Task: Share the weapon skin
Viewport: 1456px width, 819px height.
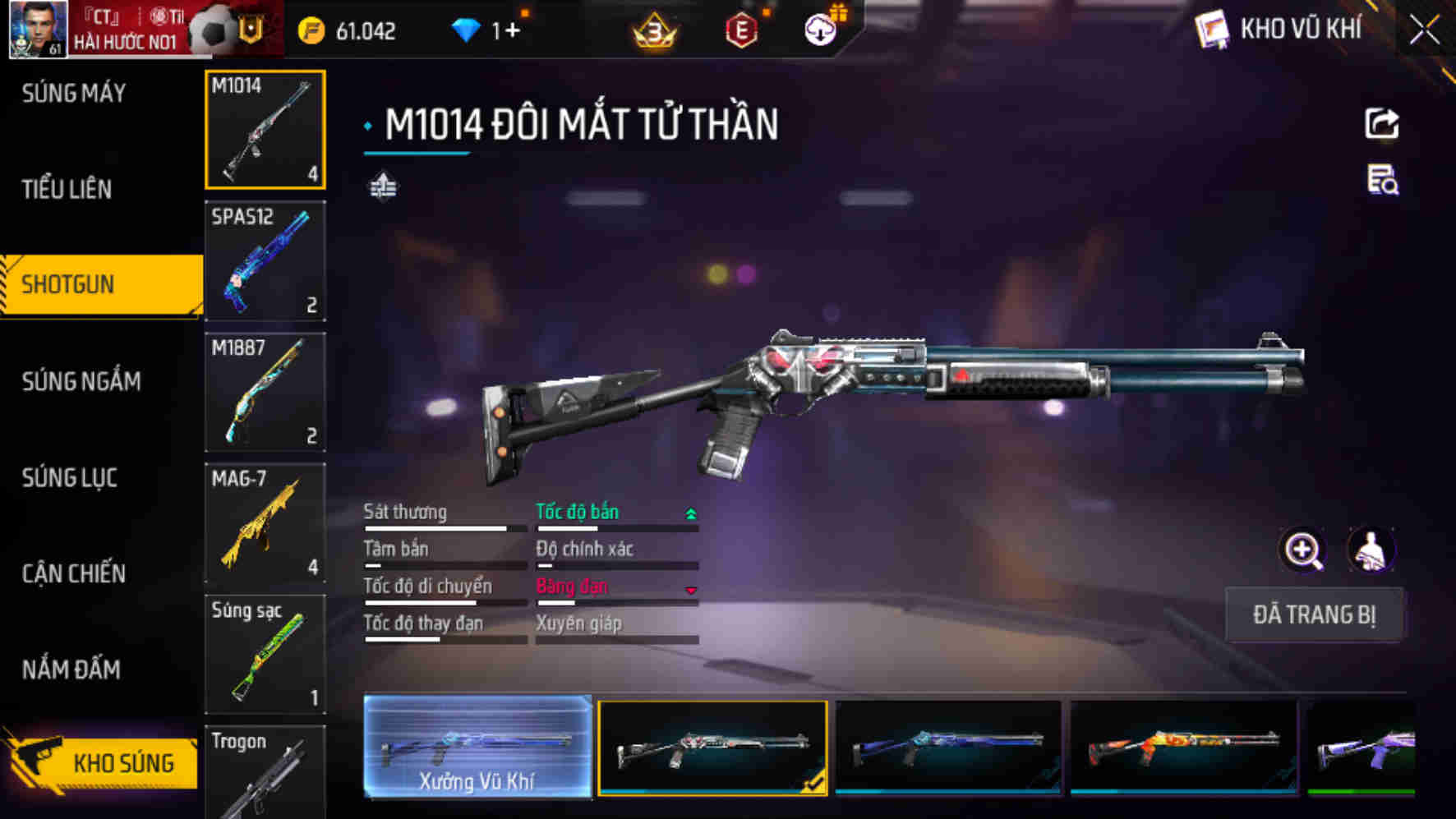Action: [1381, 124]
